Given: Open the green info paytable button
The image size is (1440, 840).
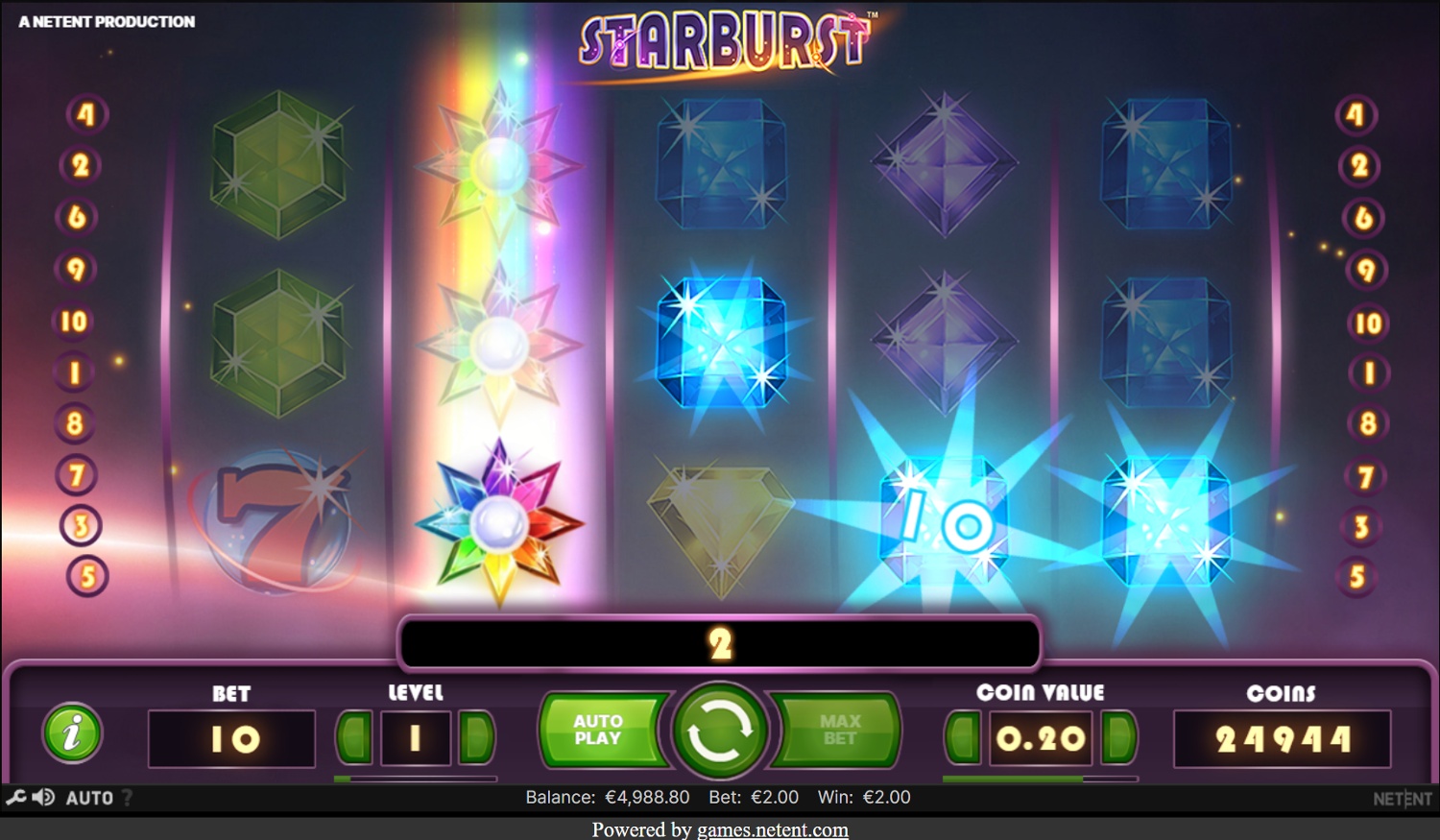Looking at the screenshot, I should [72, 734].
